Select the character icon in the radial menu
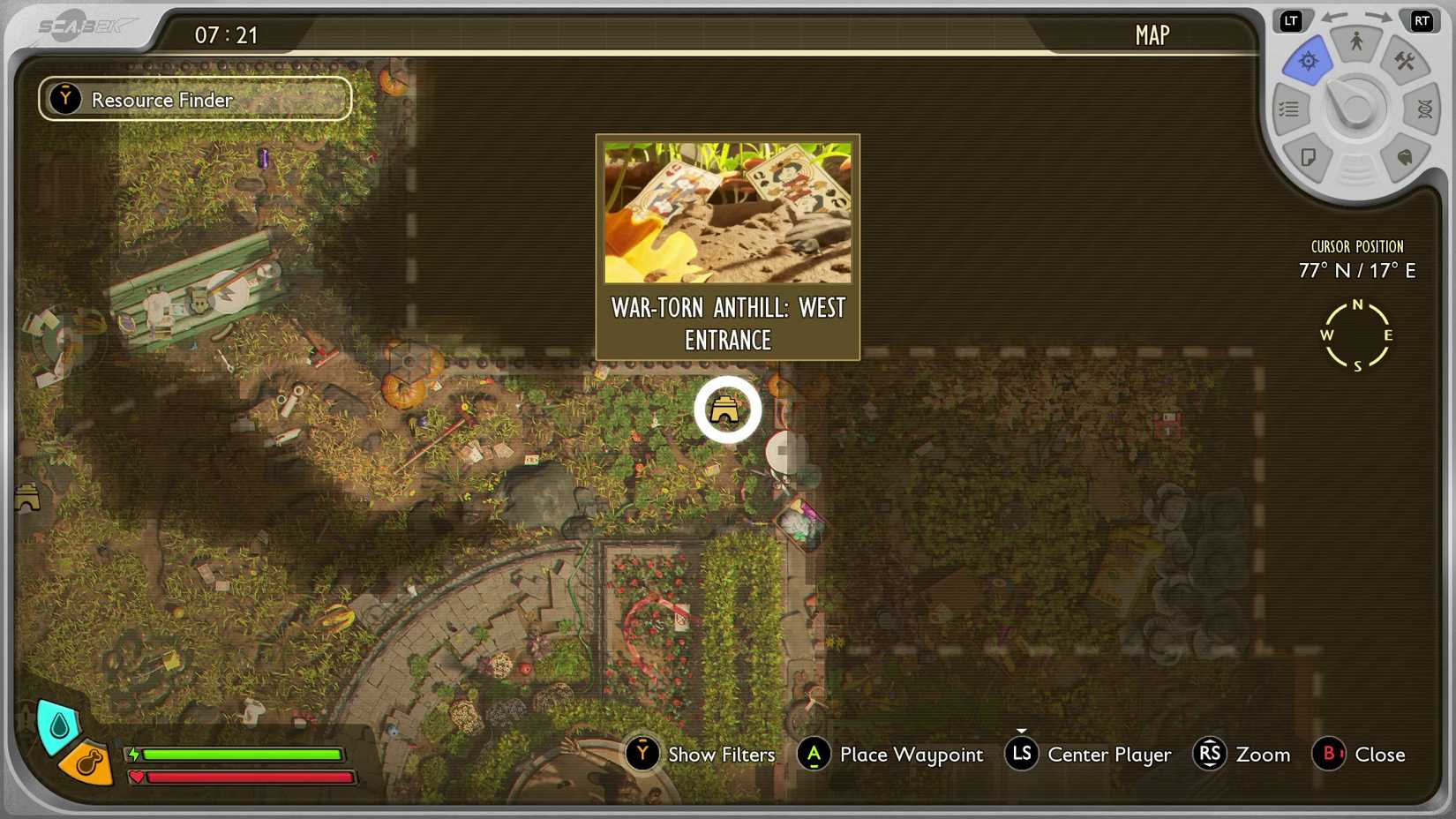 [x=1356, y=42]
